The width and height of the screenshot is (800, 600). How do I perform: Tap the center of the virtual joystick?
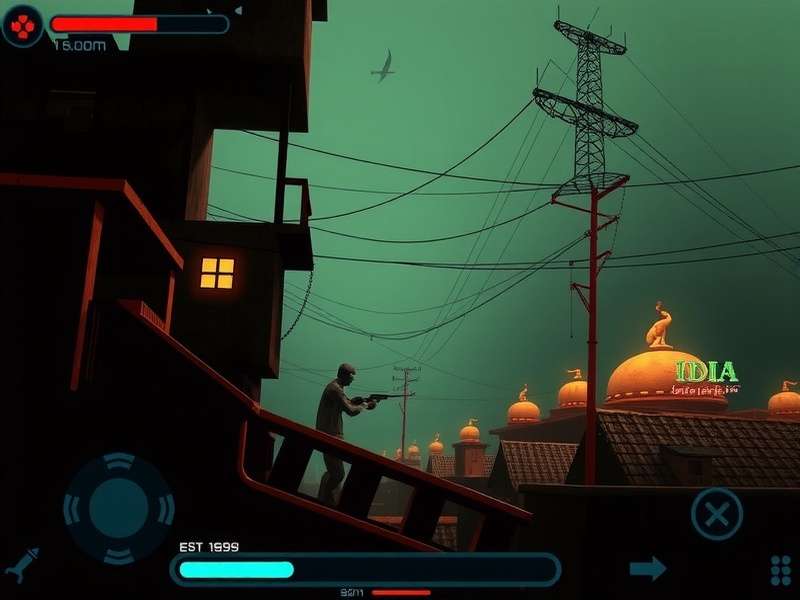[118, 509]
